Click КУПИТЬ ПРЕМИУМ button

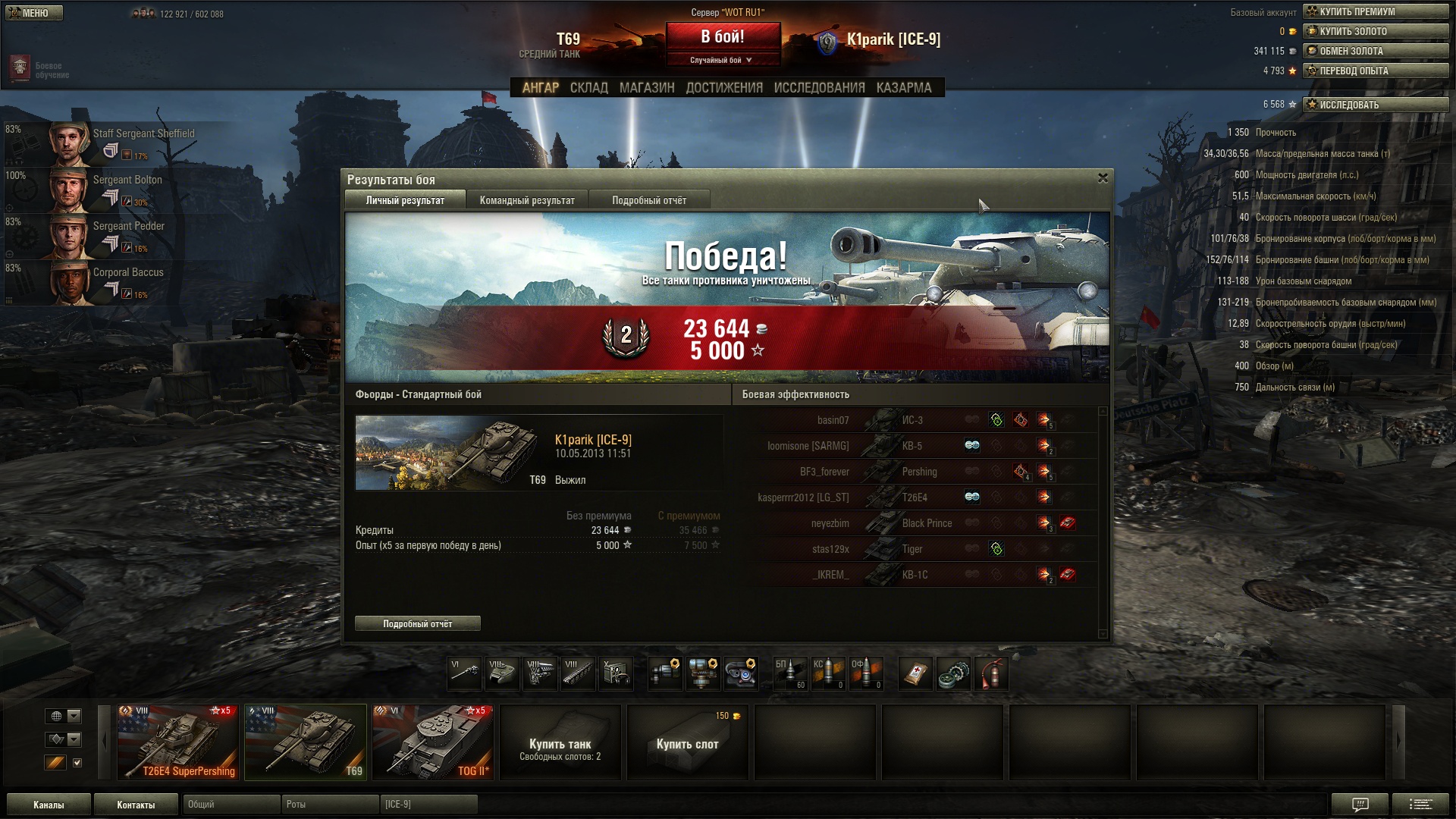1375,11
